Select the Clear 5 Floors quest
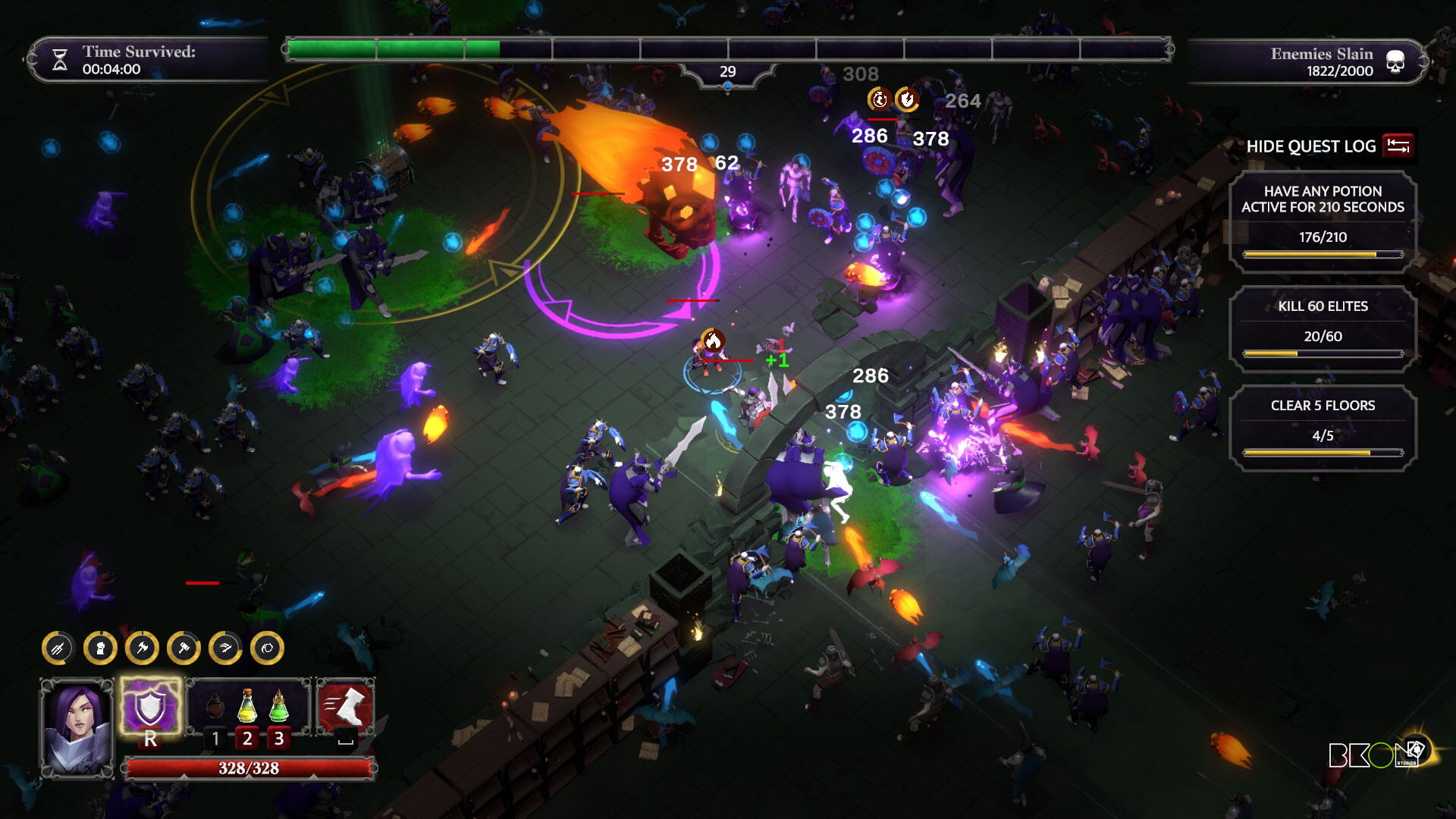1456x819 pixels. click(x=1323, y=428)
